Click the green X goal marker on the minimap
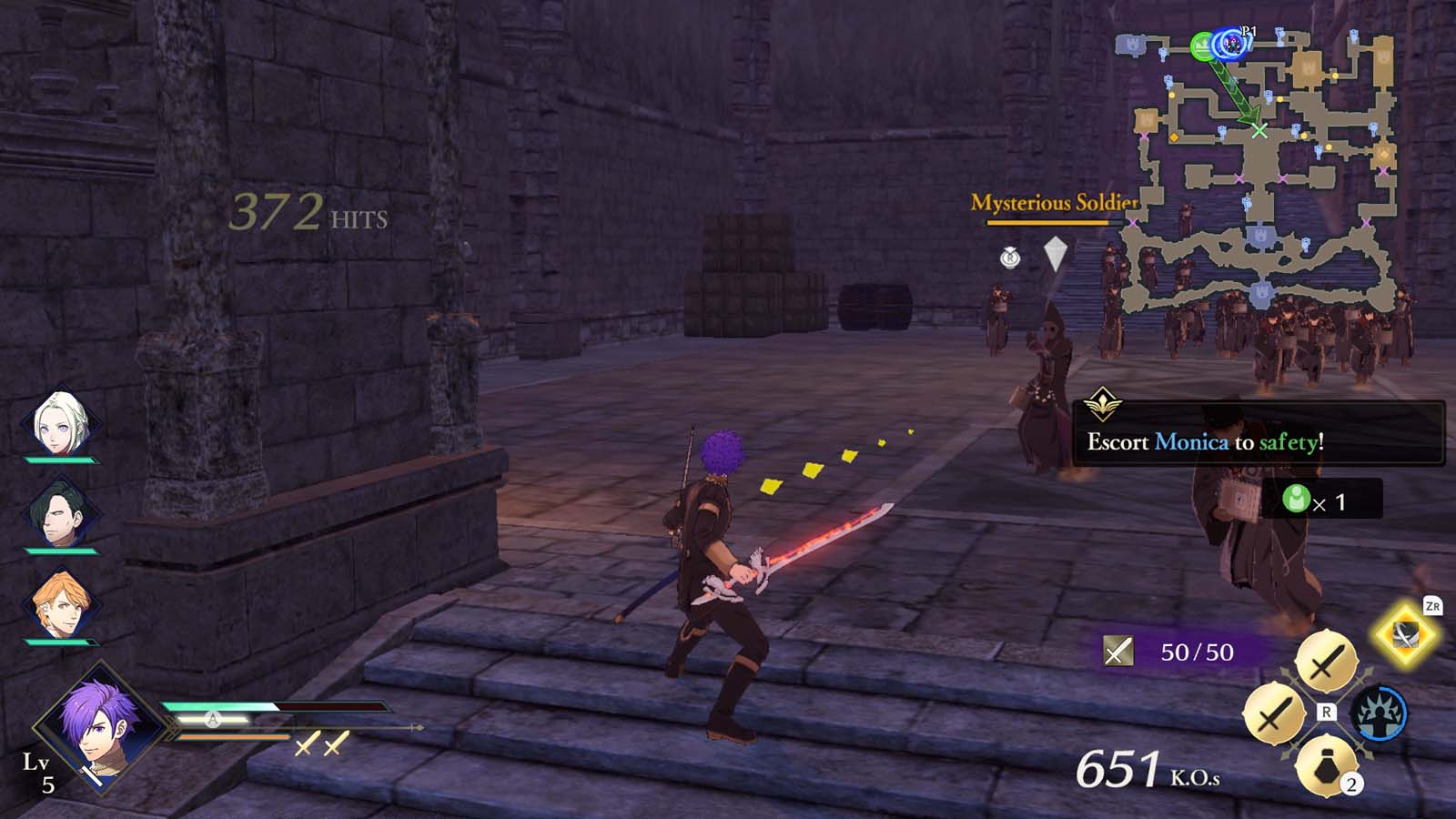The height and width of the screenshot is (819, 1456). click(1258, 130)
